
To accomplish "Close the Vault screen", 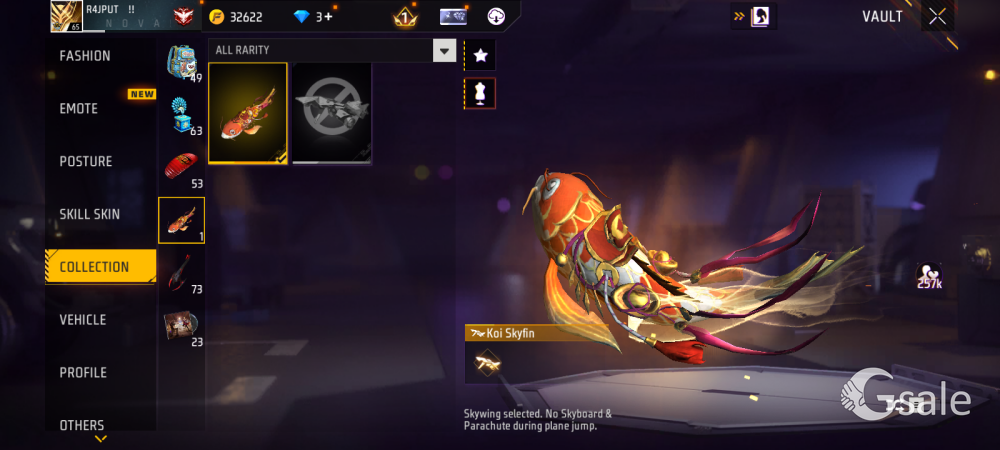I will [x=937, y=16].
